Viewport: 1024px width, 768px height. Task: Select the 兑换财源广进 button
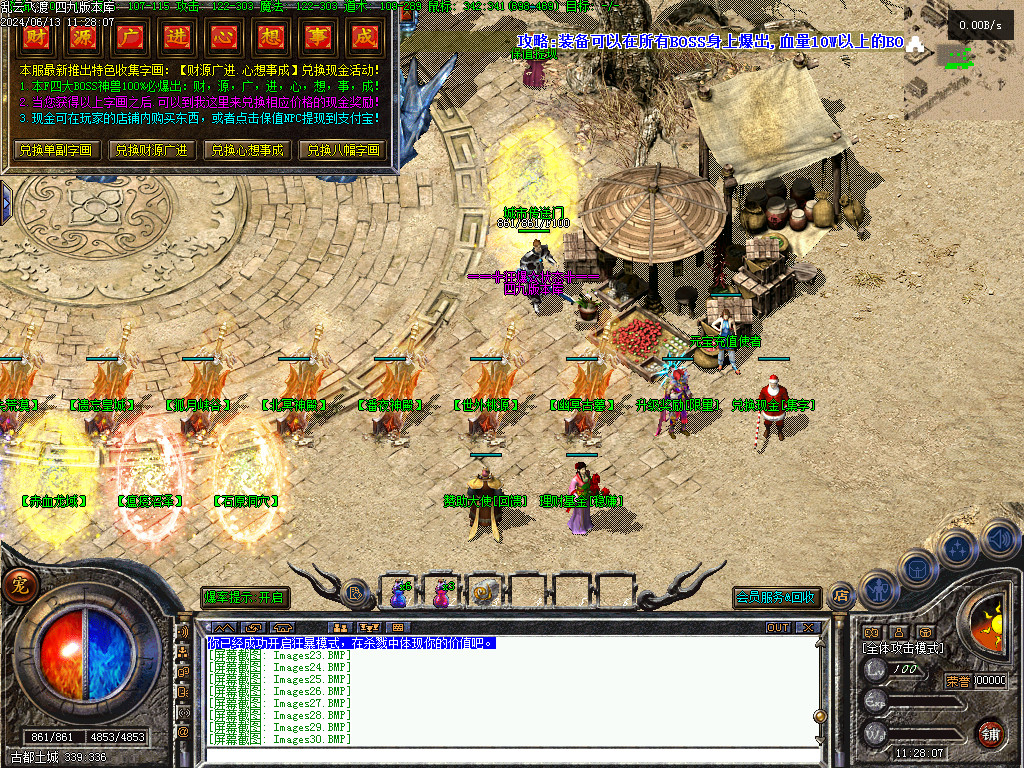pos(150,150)
